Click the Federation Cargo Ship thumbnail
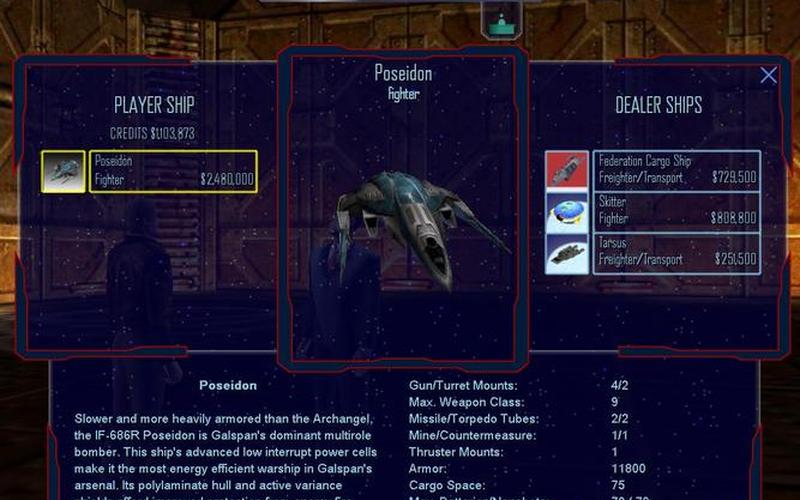Viewport: 800px width, 500px height. [567, 169]
